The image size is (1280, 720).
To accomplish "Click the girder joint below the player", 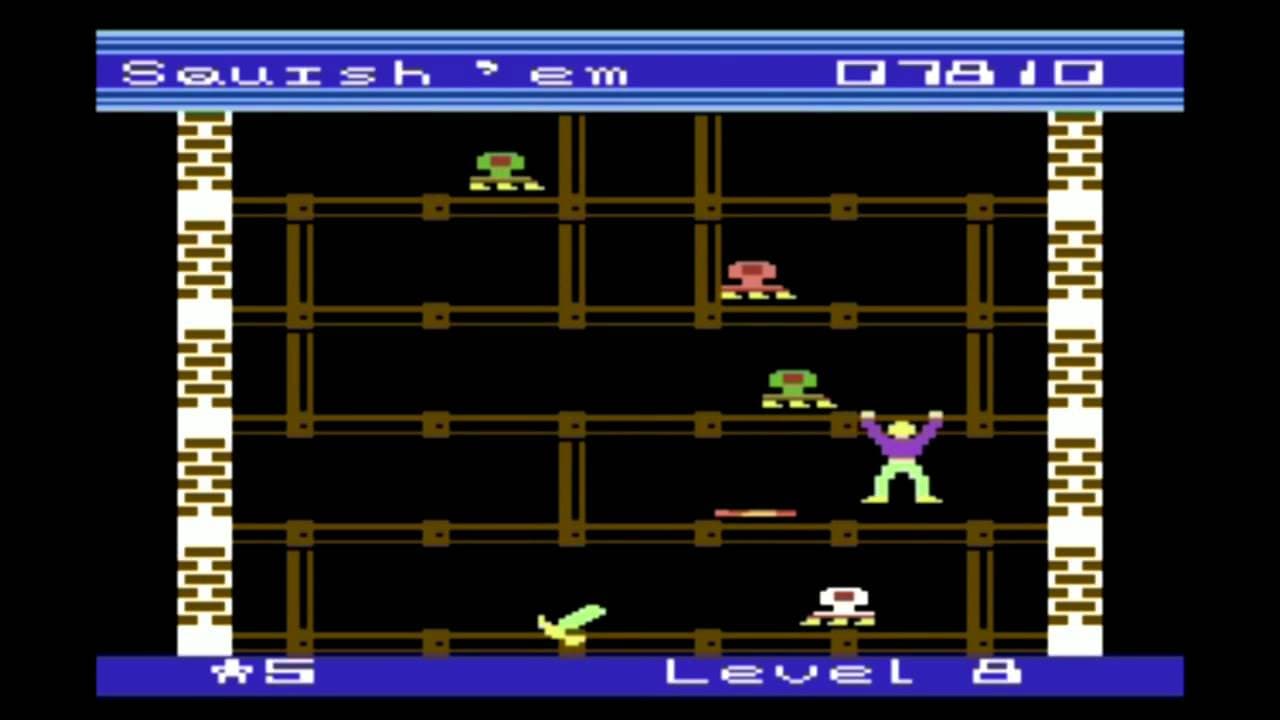I will (x=845, y=536).
